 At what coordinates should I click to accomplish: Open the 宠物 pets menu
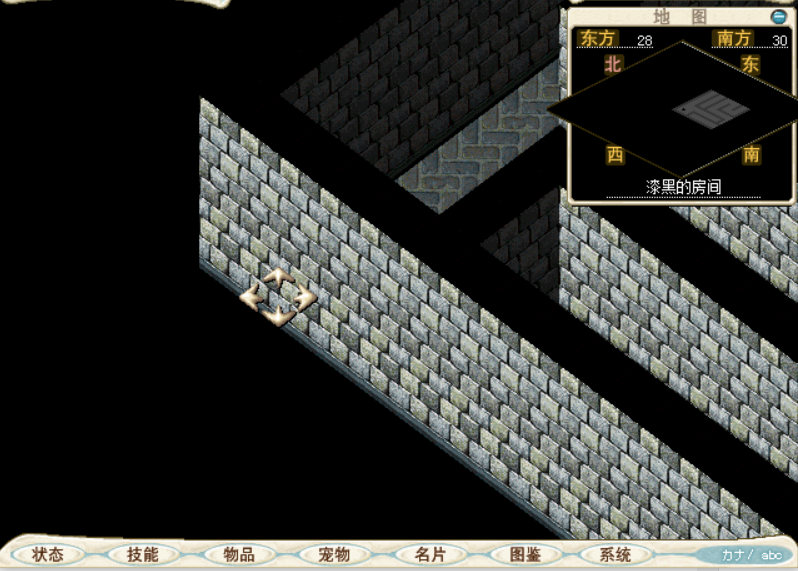pyautogui.click(x=333, y=554)
